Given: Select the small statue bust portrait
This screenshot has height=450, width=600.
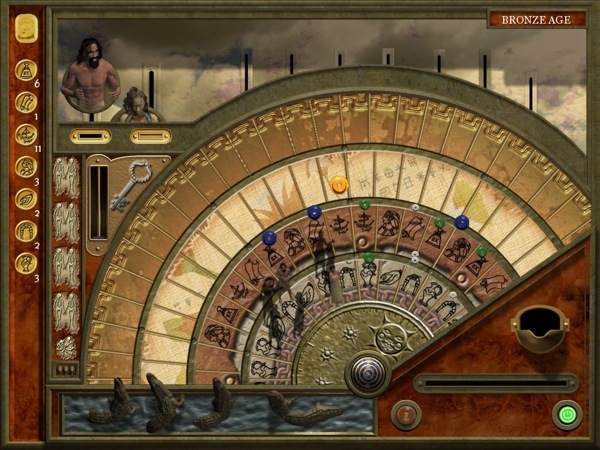Looking at the screenshot, I should coord(136,104).
